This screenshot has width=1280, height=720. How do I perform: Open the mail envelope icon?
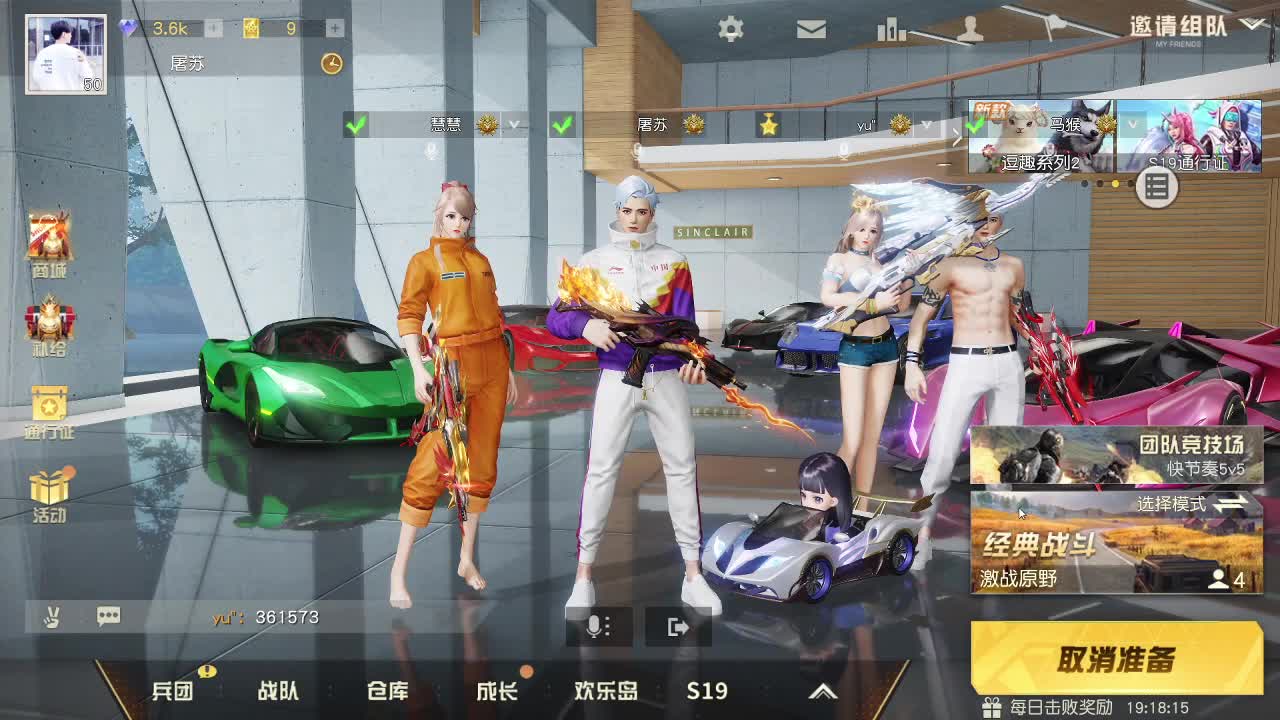tap(811, 30)
